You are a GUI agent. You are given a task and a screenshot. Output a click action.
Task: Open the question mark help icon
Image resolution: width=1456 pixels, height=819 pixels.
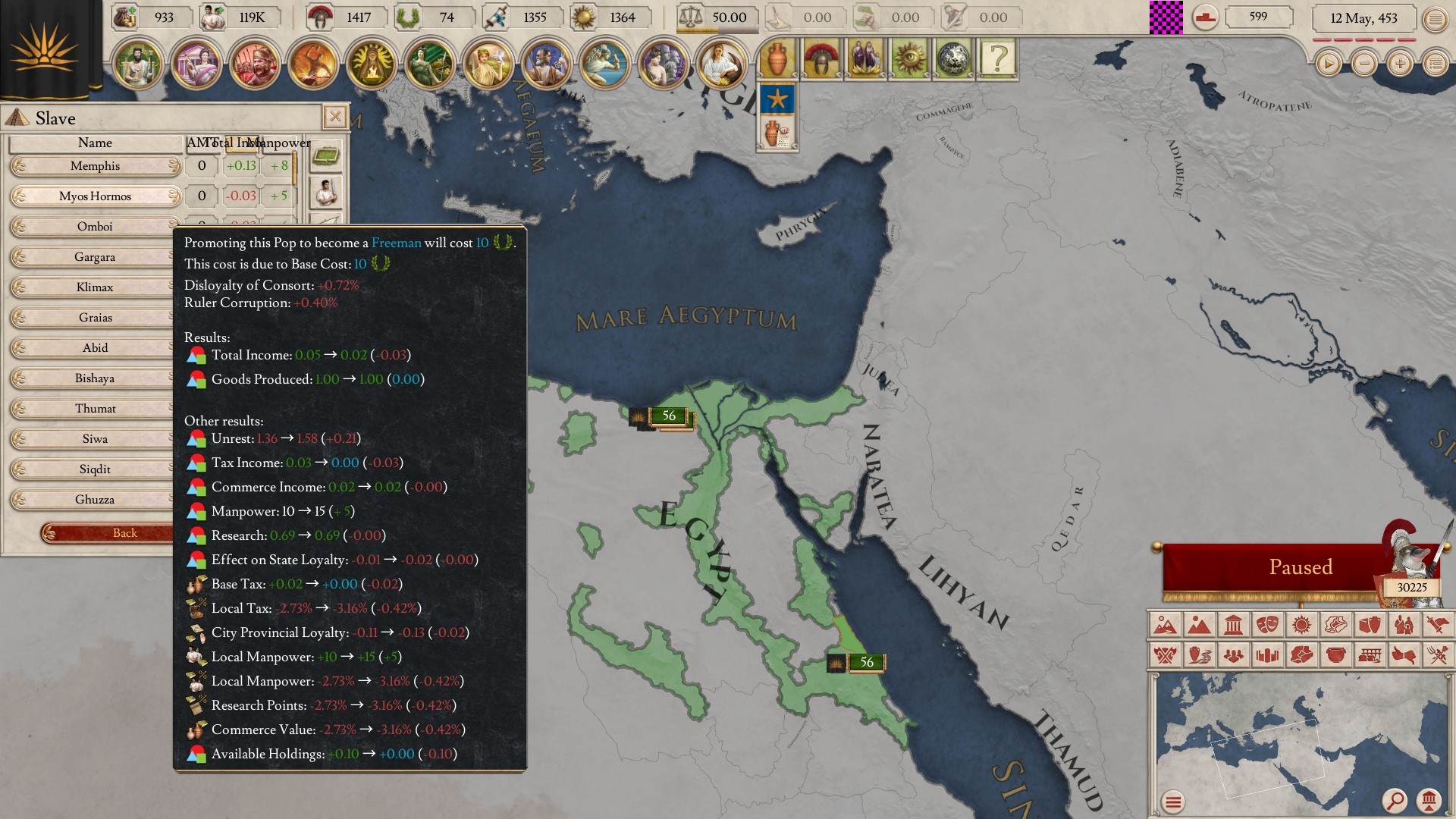tap(997, 58)
